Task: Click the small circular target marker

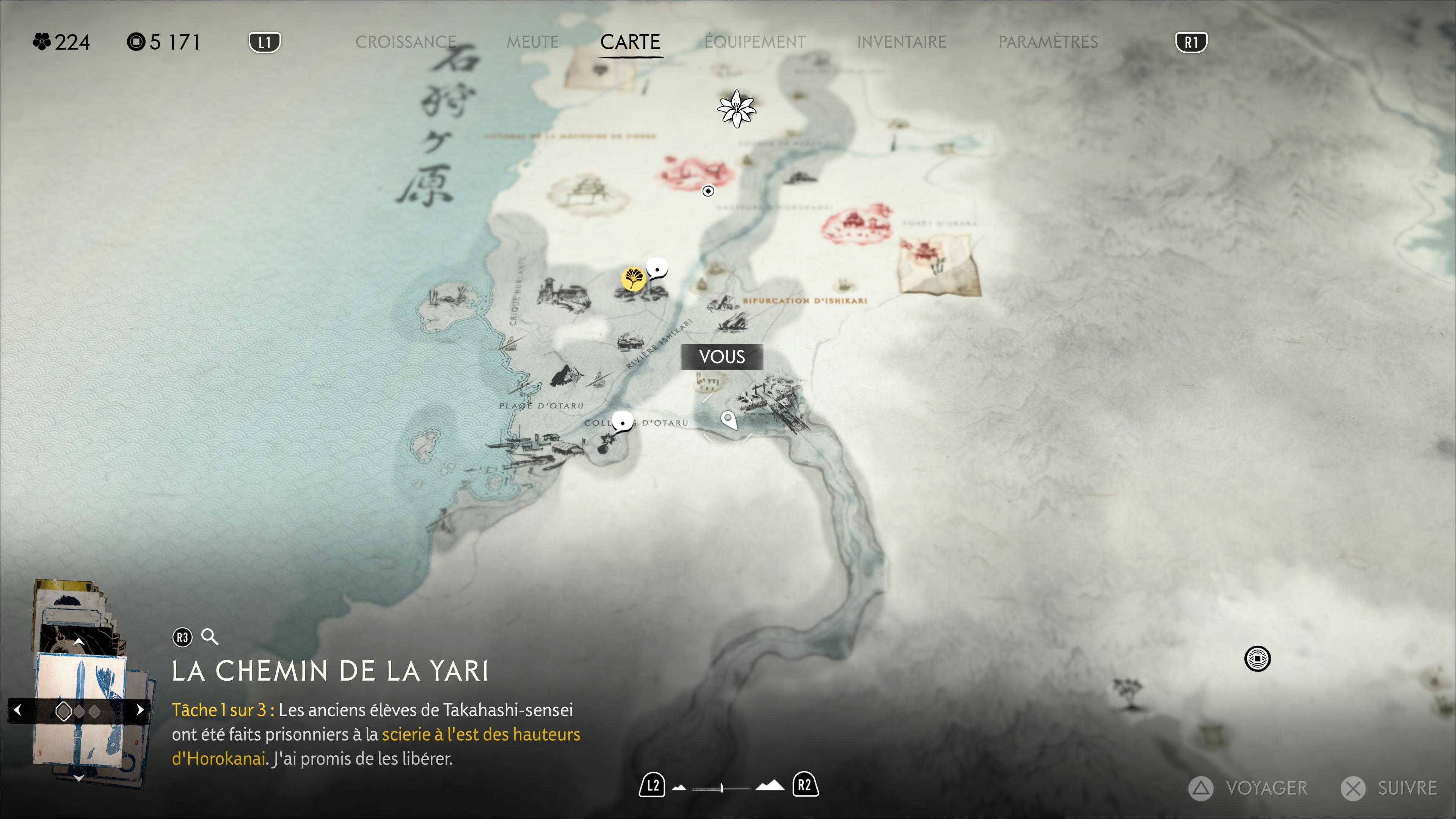Action: [x=708, y=191]
